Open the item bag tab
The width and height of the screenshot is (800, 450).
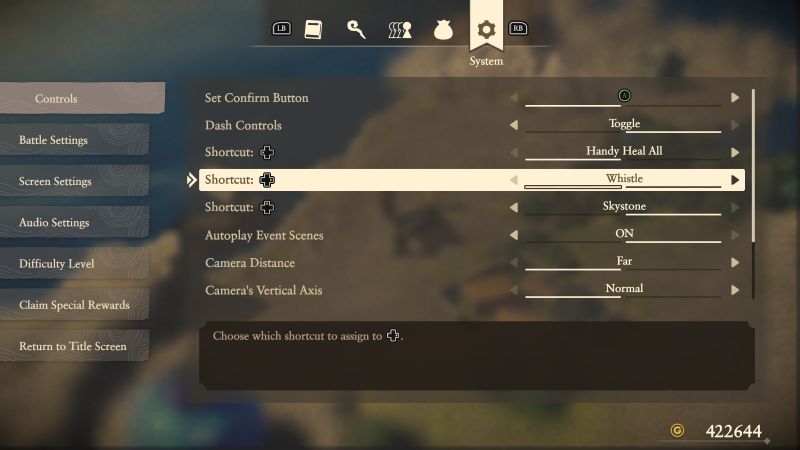pyautogui.click(x=443, y=30)
